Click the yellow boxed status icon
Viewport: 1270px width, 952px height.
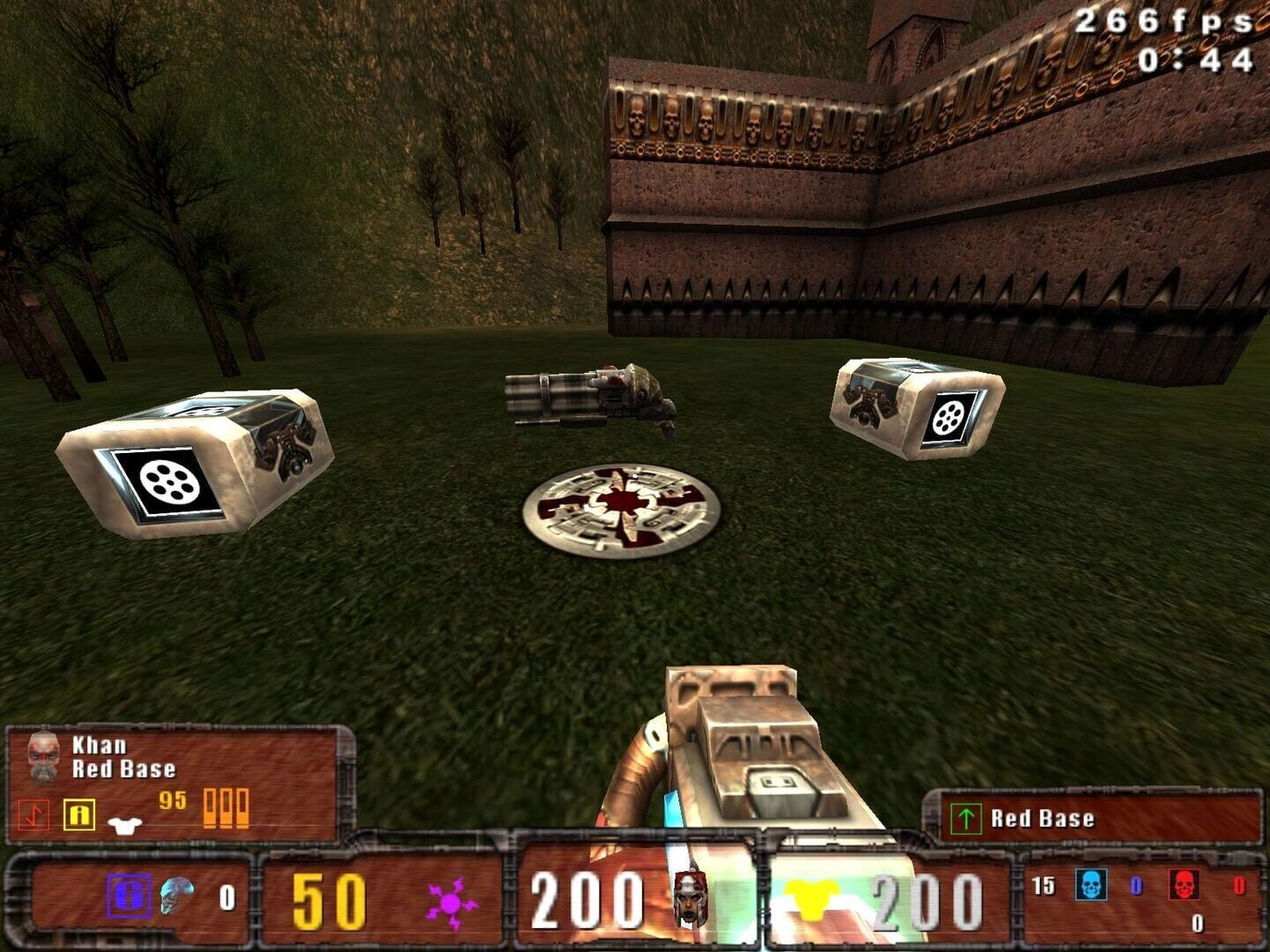78,814
